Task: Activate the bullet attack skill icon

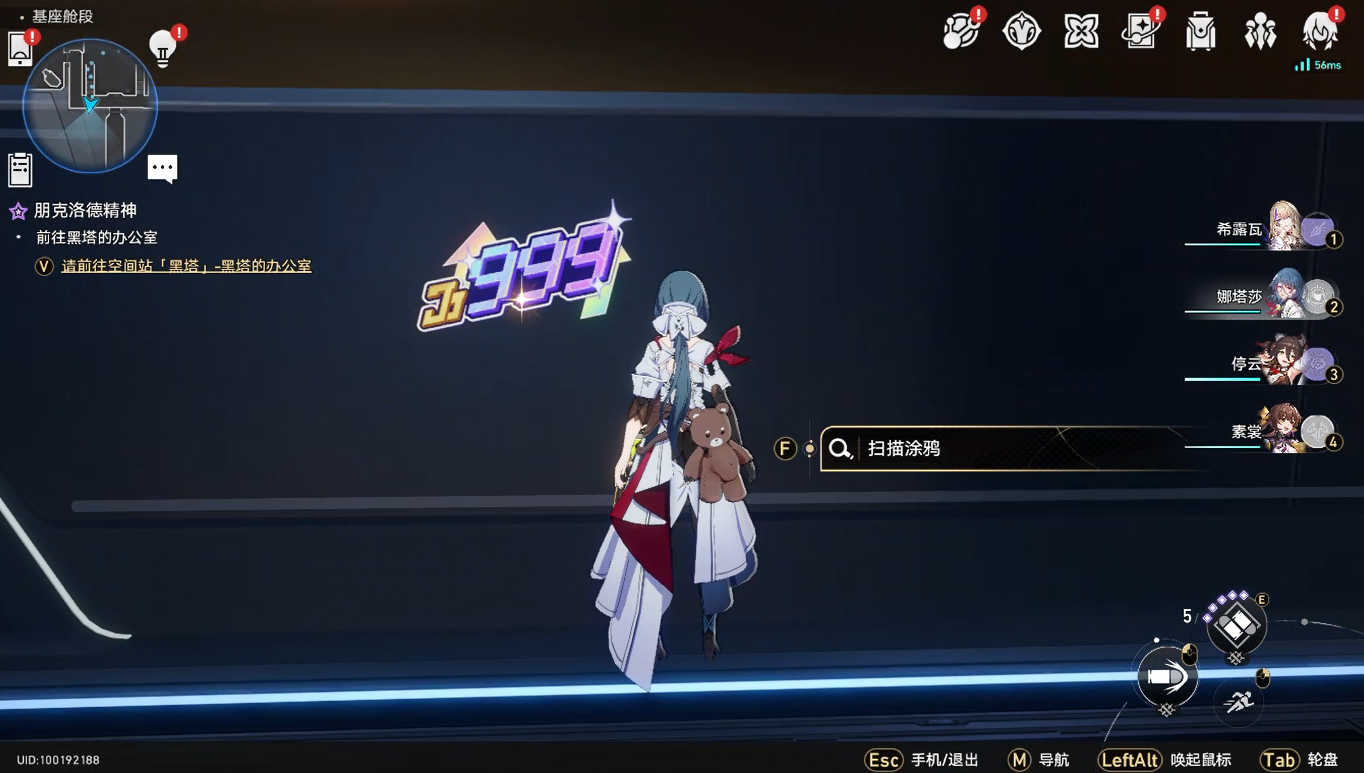Action: pyautogui.click(x=1166, y=677)
